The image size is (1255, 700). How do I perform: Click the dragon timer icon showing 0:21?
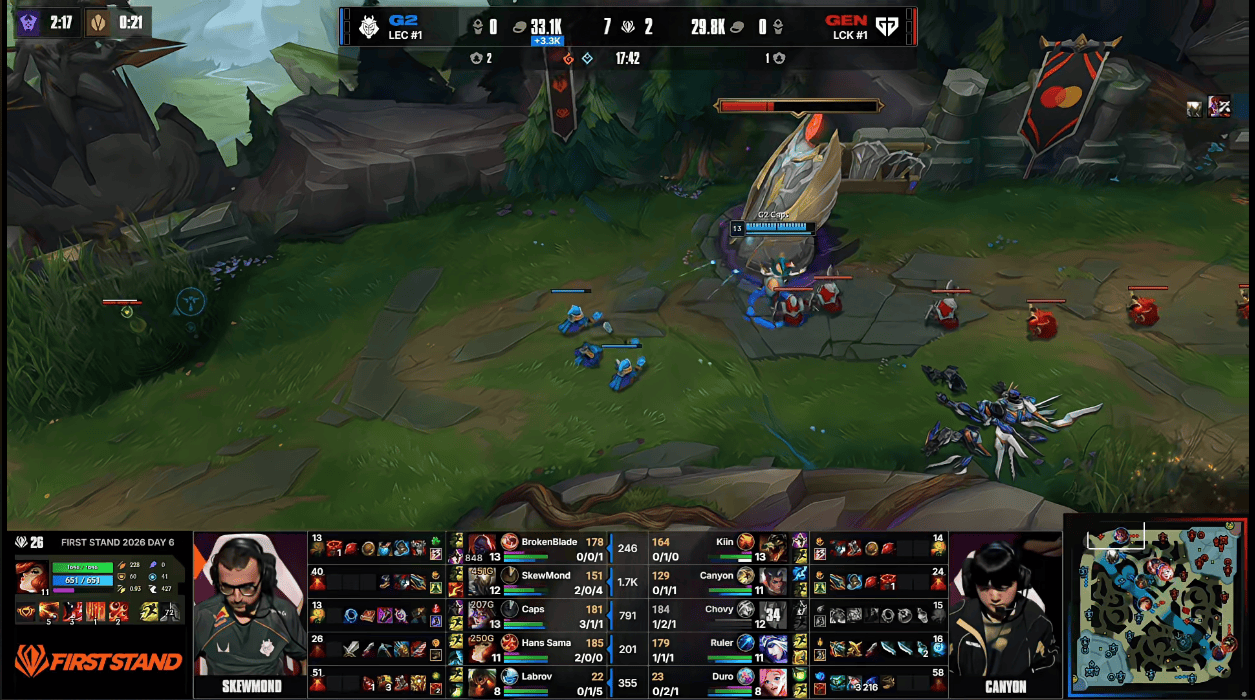(98, 22)
